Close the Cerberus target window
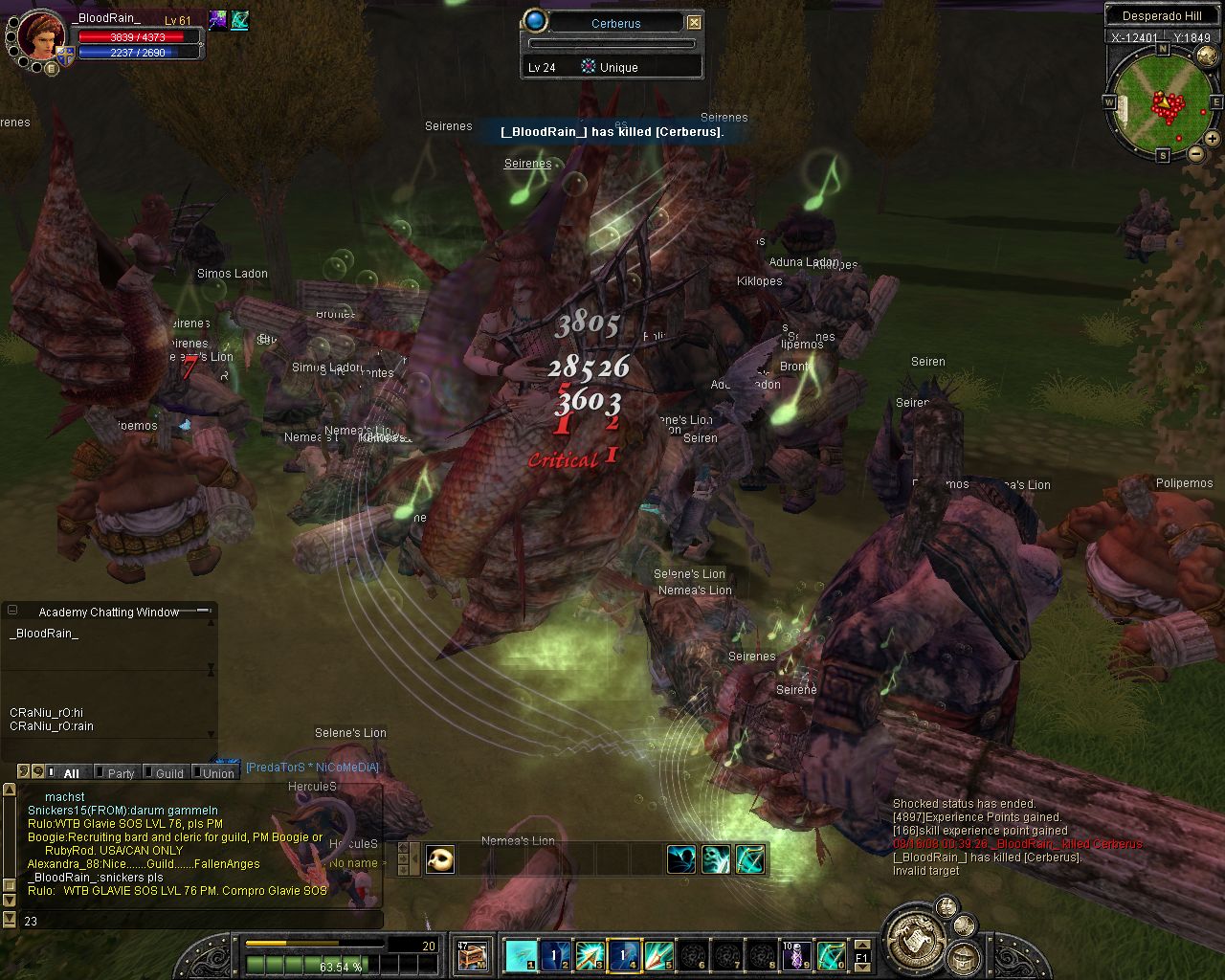The image size is (1225, 980). [695, 23]
